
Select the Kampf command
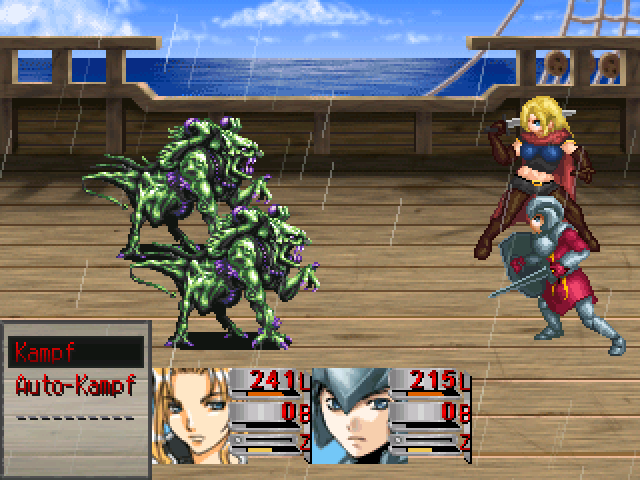pos(75,353)
